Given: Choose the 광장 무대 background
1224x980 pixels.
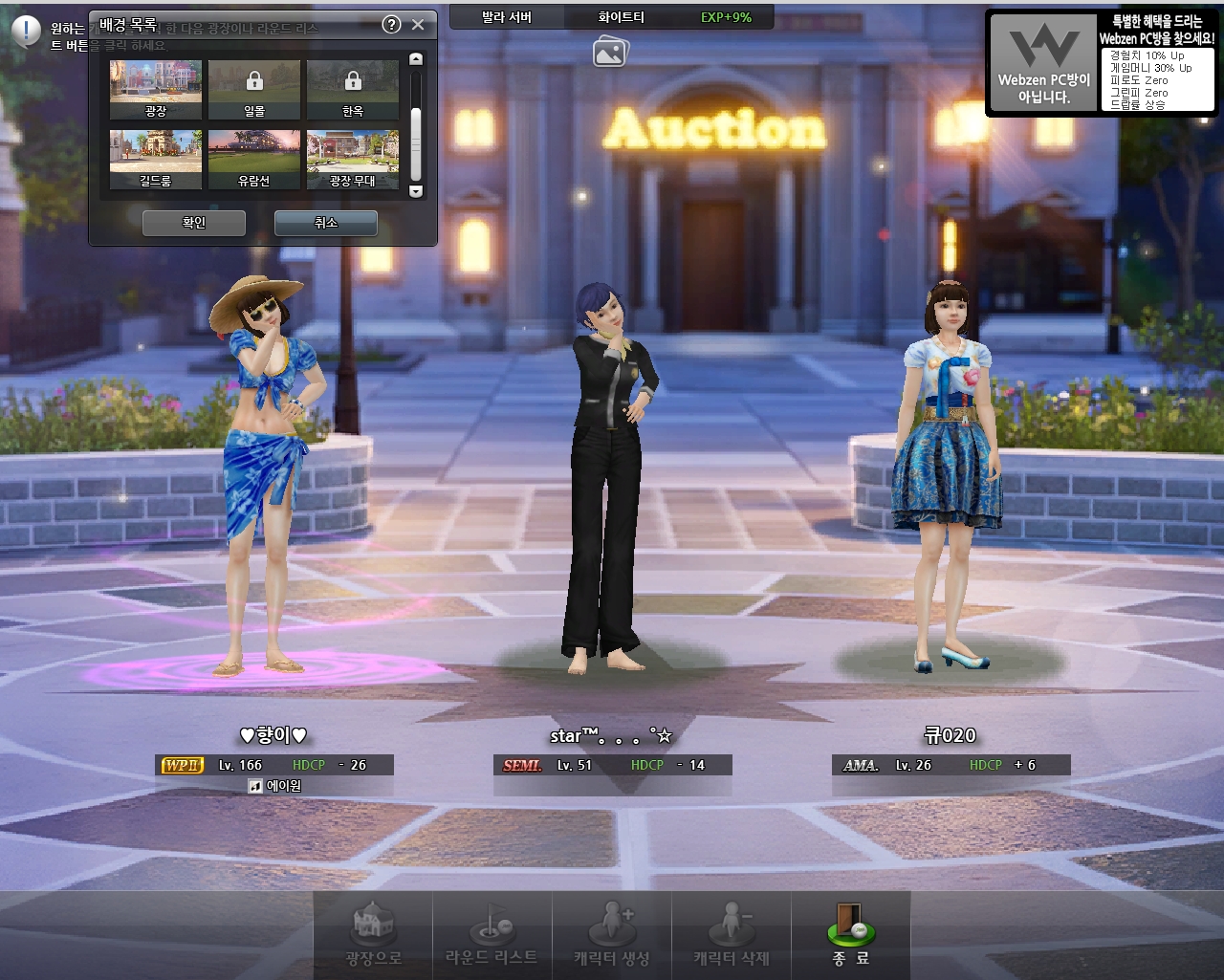Looking at the screenshot, I should 353,159.
